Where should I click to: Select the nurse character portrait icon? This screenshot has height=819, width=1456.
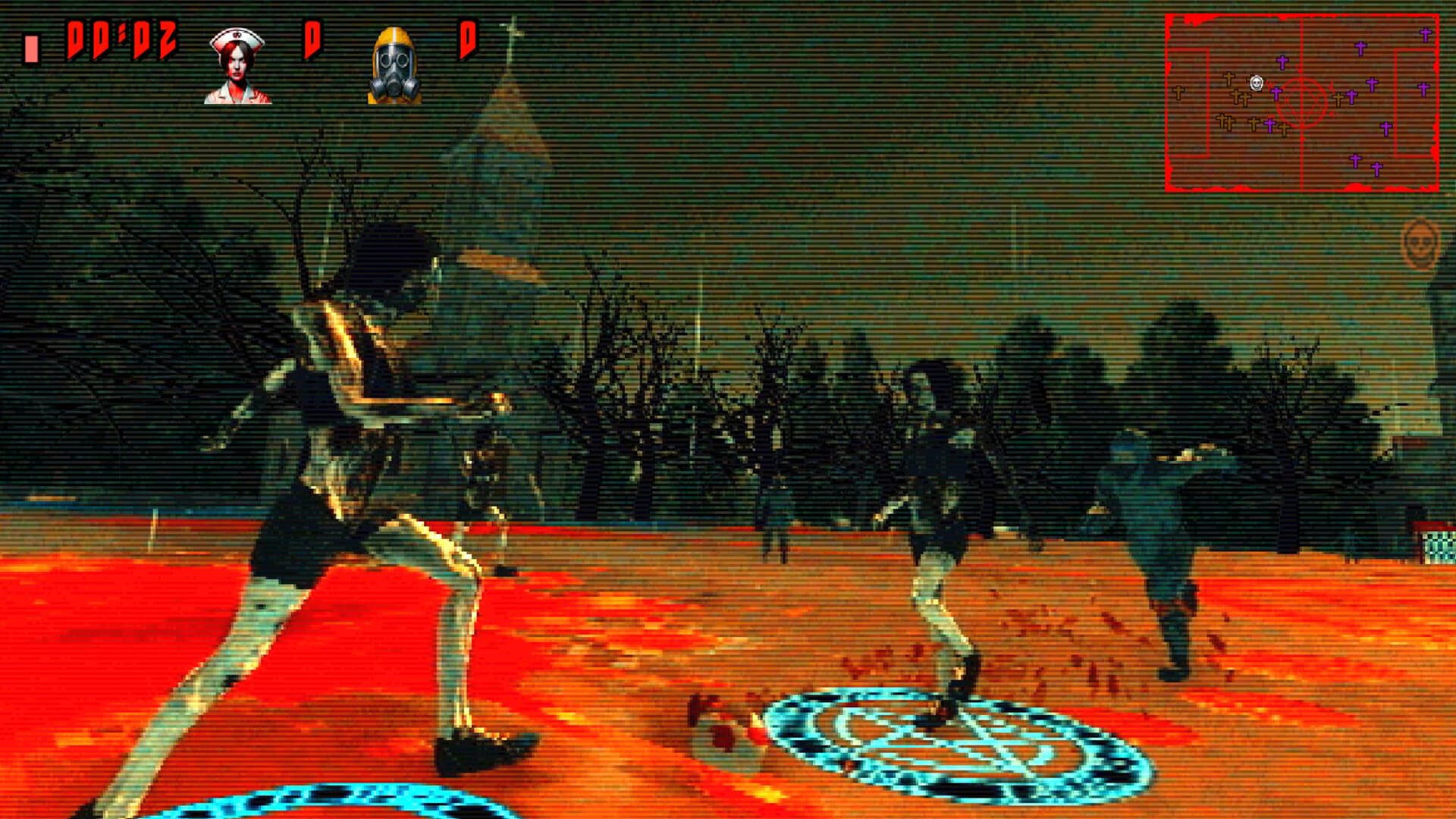pyautogui.click(x=237, y=64)
